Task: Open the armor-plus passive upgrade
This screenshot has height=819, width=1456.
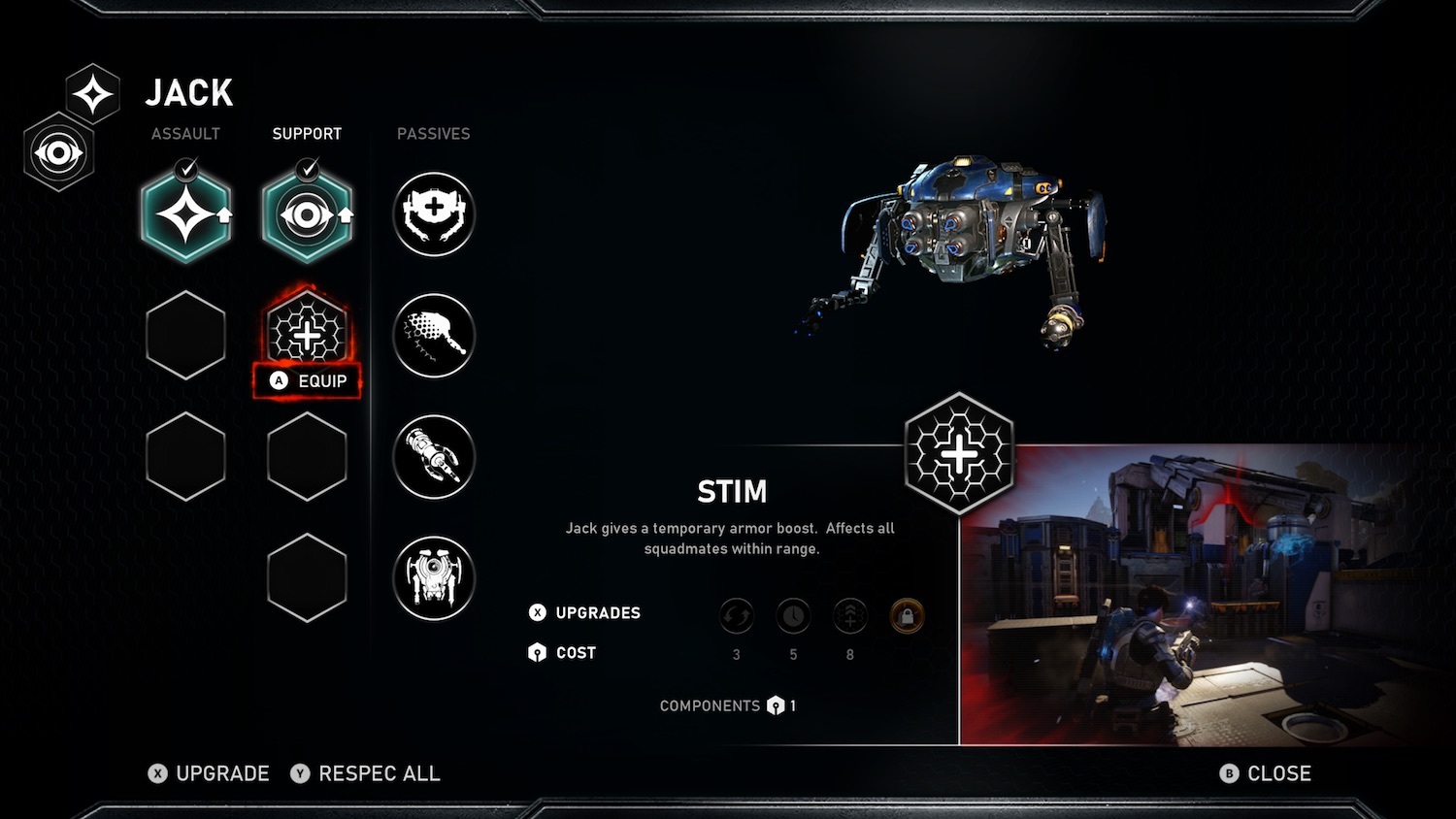Action: click(434, 214)
